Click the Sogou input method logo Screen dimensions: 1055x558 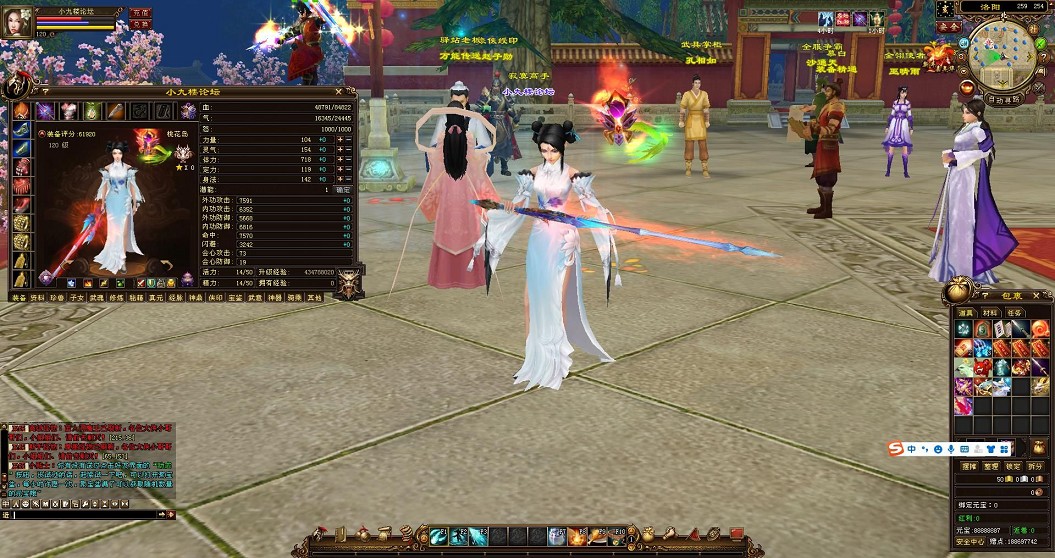click(896, 448)
